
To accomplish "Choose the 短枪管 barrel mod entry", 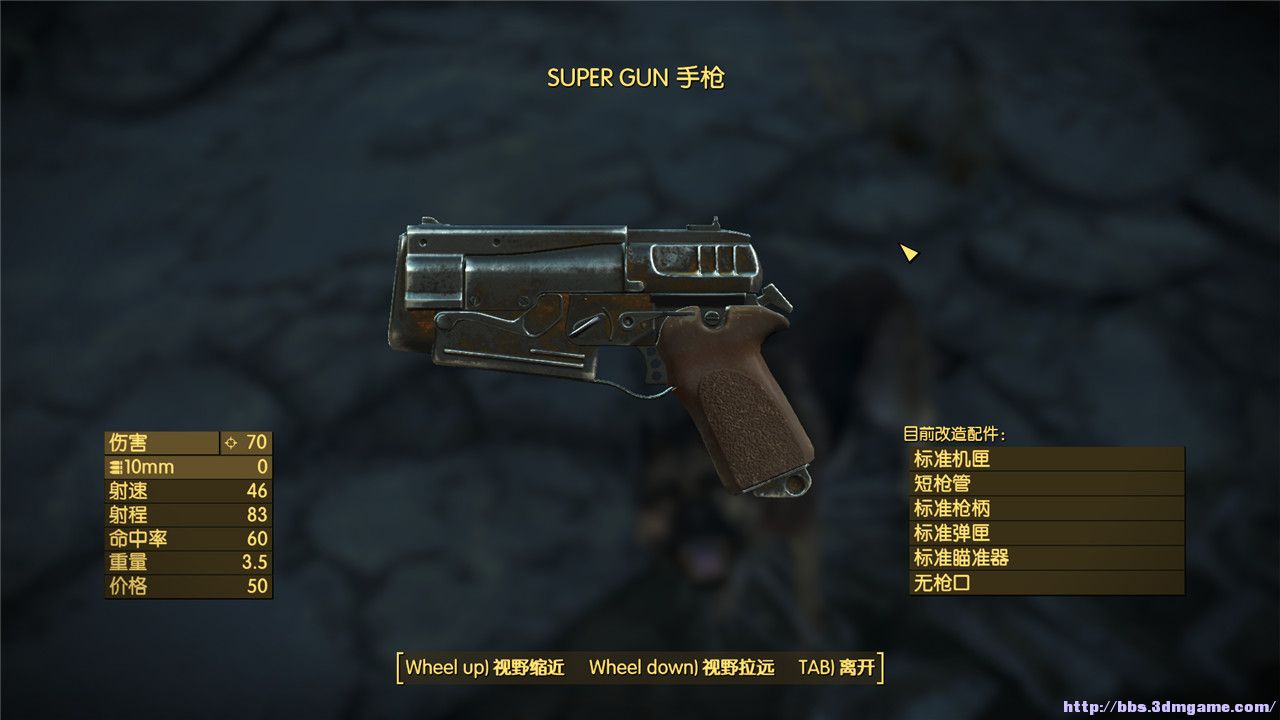I will [1046, 484].
